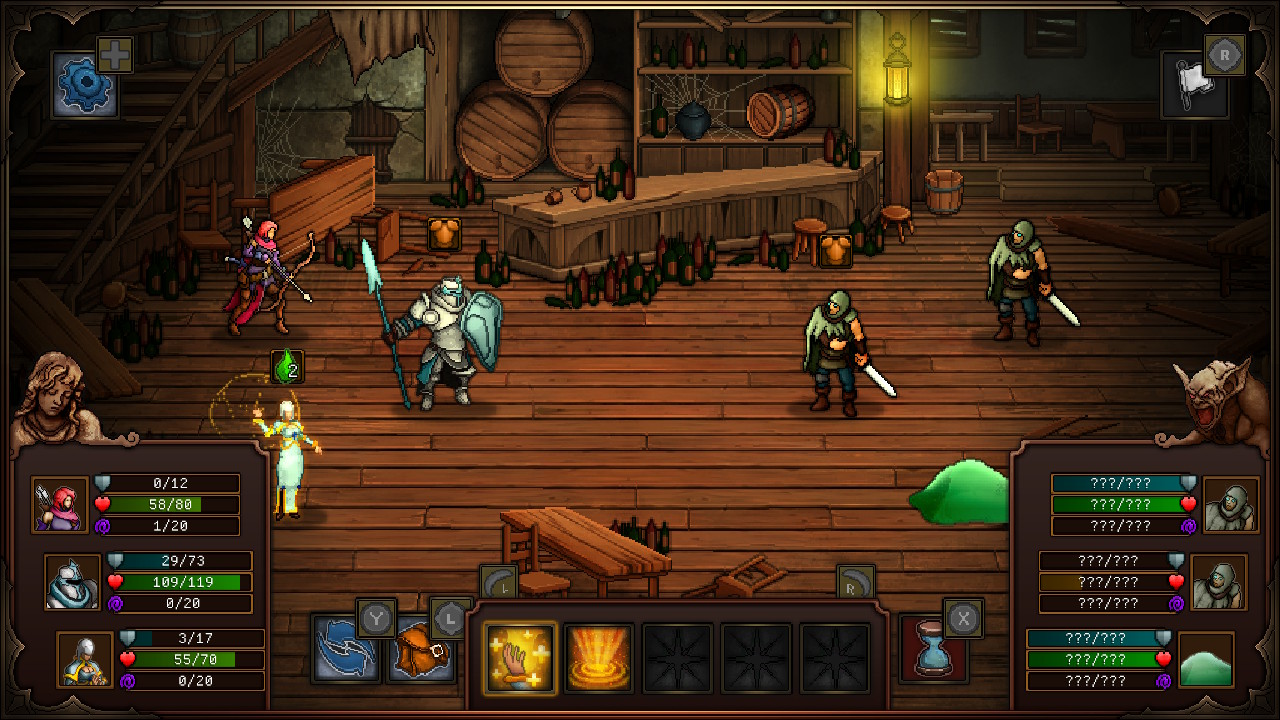Click the white flag surrender button

1194,85
